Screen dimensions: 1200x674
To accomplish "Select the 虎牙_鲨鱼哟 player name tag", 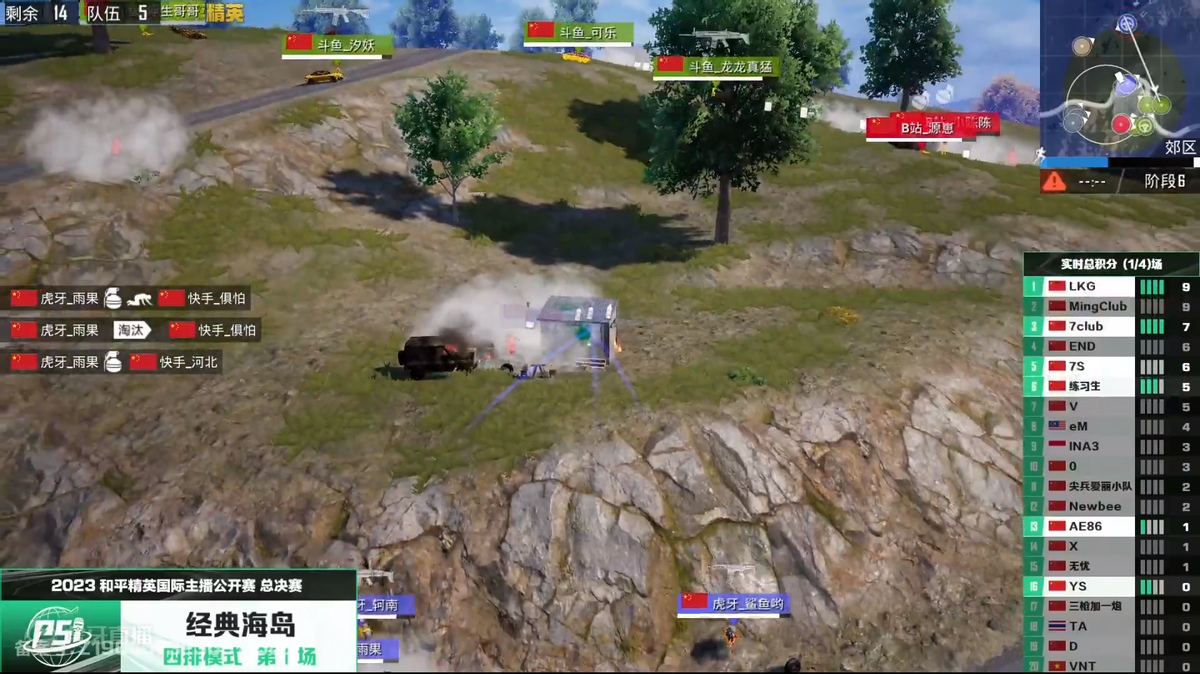I will 732,603.
